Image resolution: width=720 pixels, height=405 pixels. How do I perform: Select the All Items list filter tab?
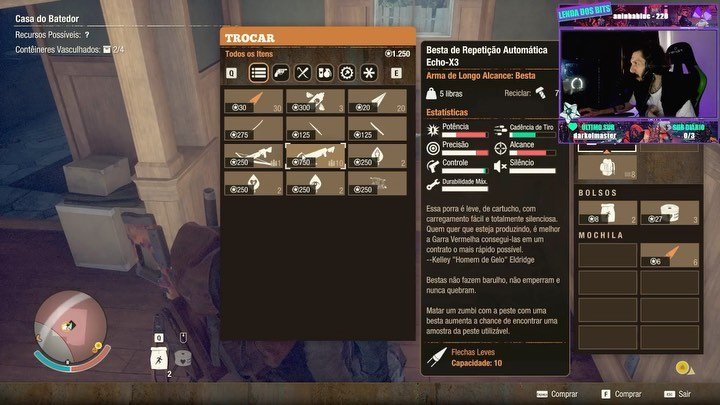pyautogui.click(x=258, y=72)
